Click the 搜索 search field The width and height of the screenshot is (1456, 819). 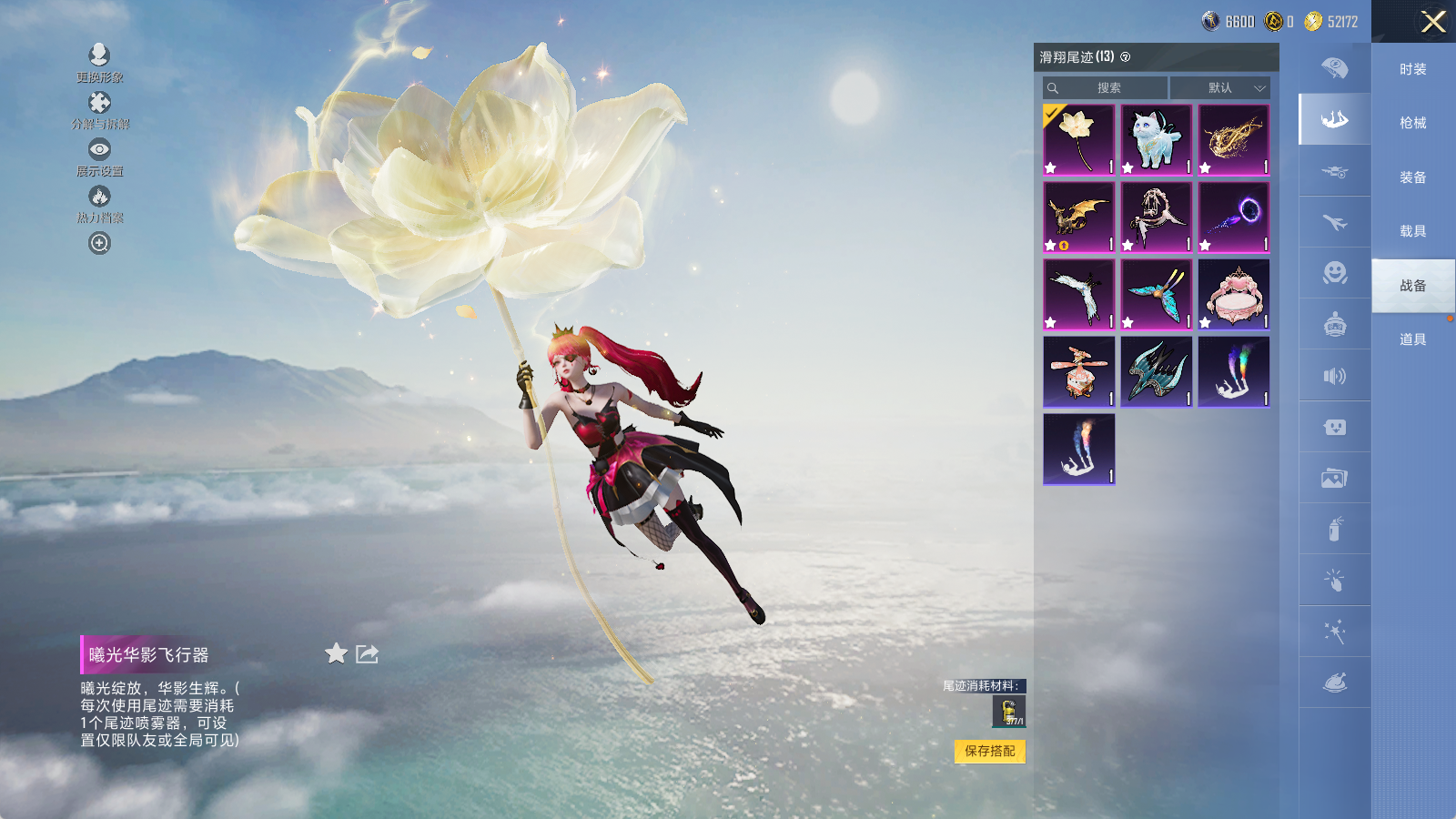1107,88
